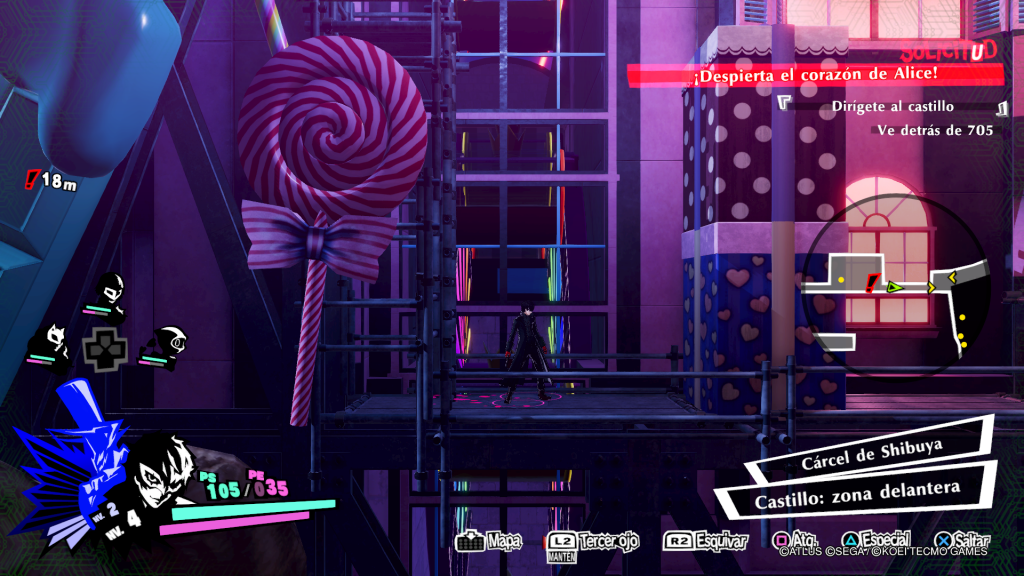1024x576 pixels.
Task: Click the 18m objective distance marker
Action: [51, 181]
